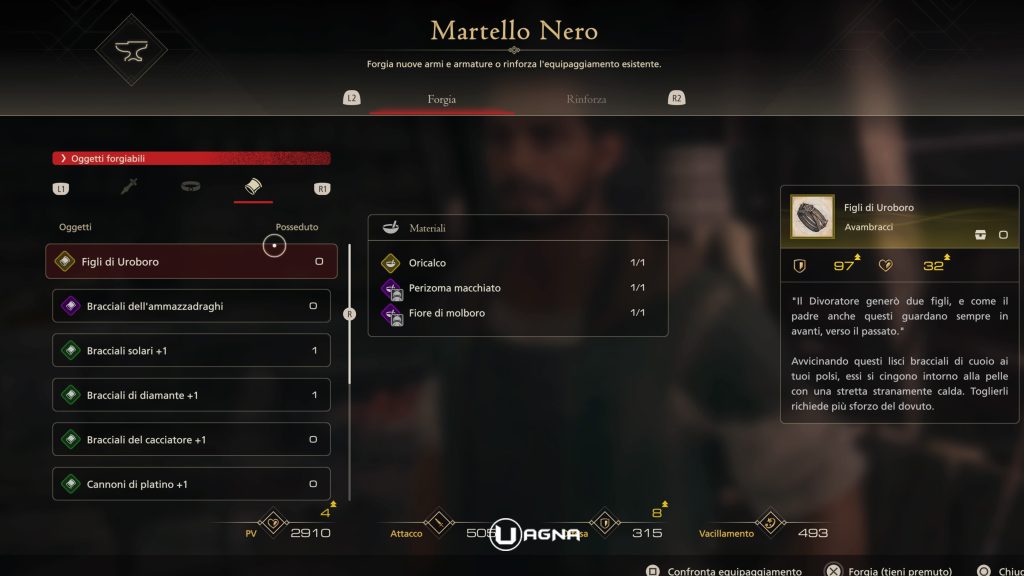This screenshot has width=1024, height=576.
Task: Switch to the belt category icon
Action: tap(191, 187)
